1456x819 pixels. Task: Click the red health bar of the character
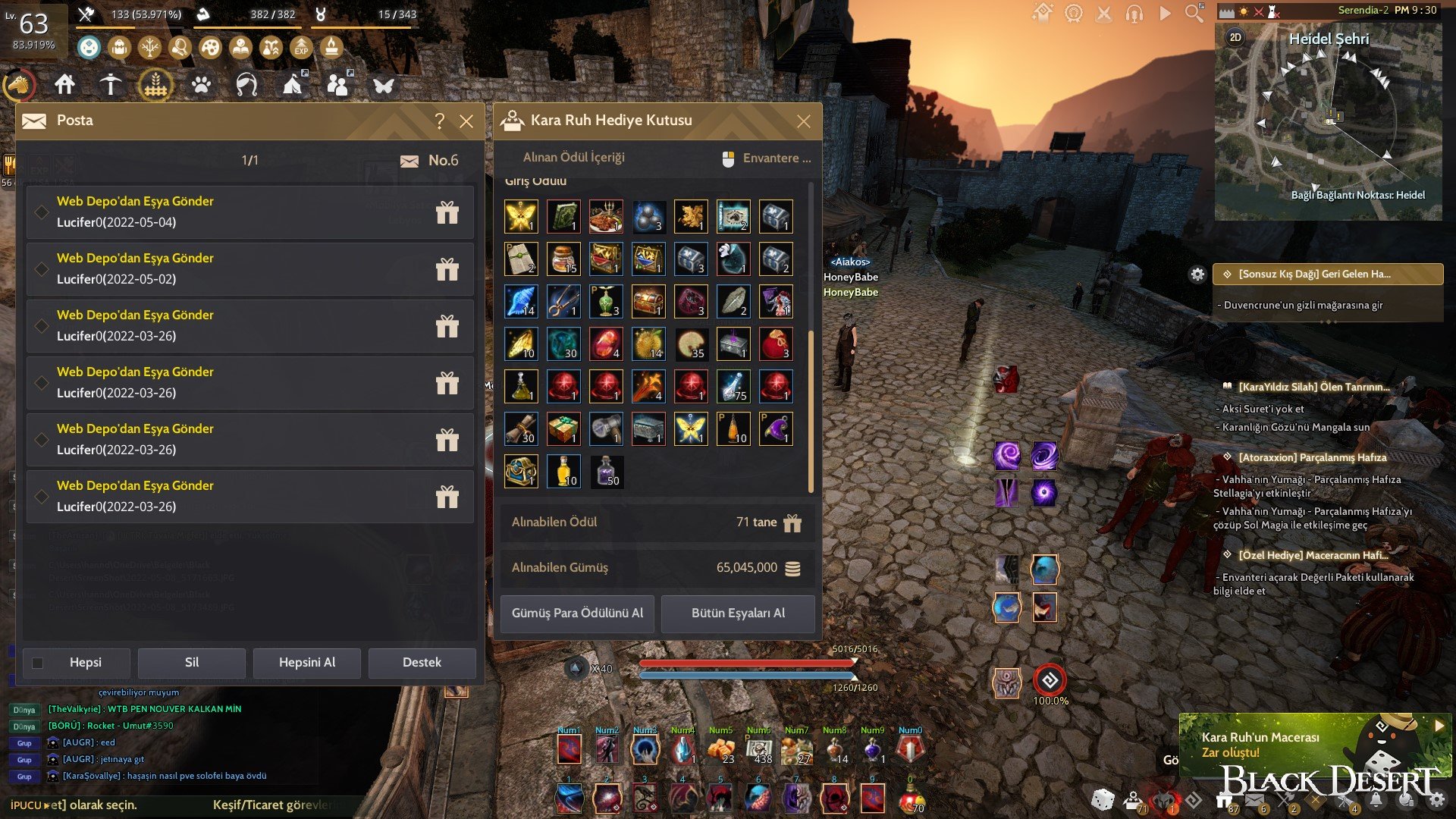click(x=747, y=663)
